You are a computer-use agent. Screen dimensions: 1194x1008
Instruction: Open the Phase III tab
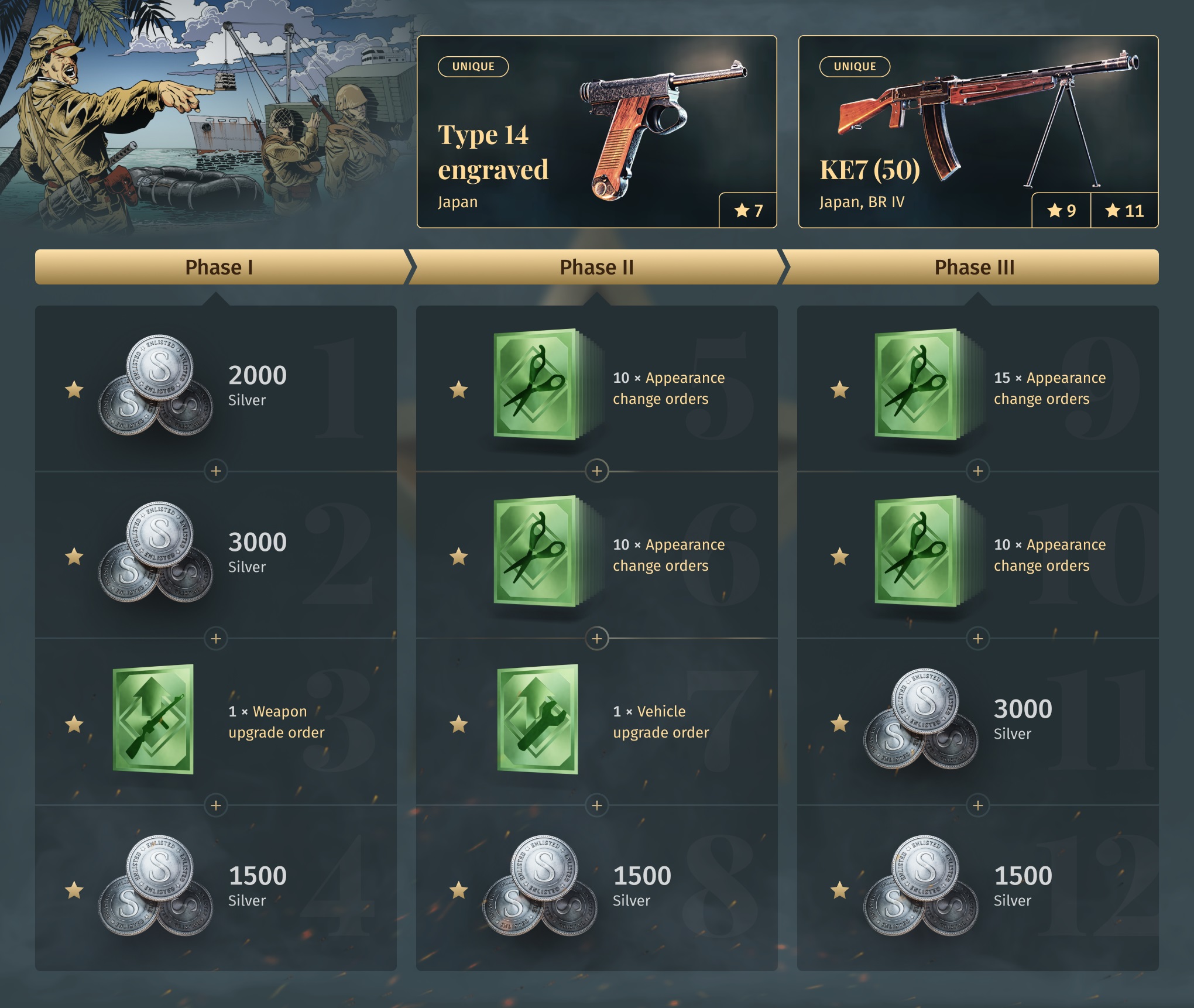pyautogui.click(x=974, y=268)
